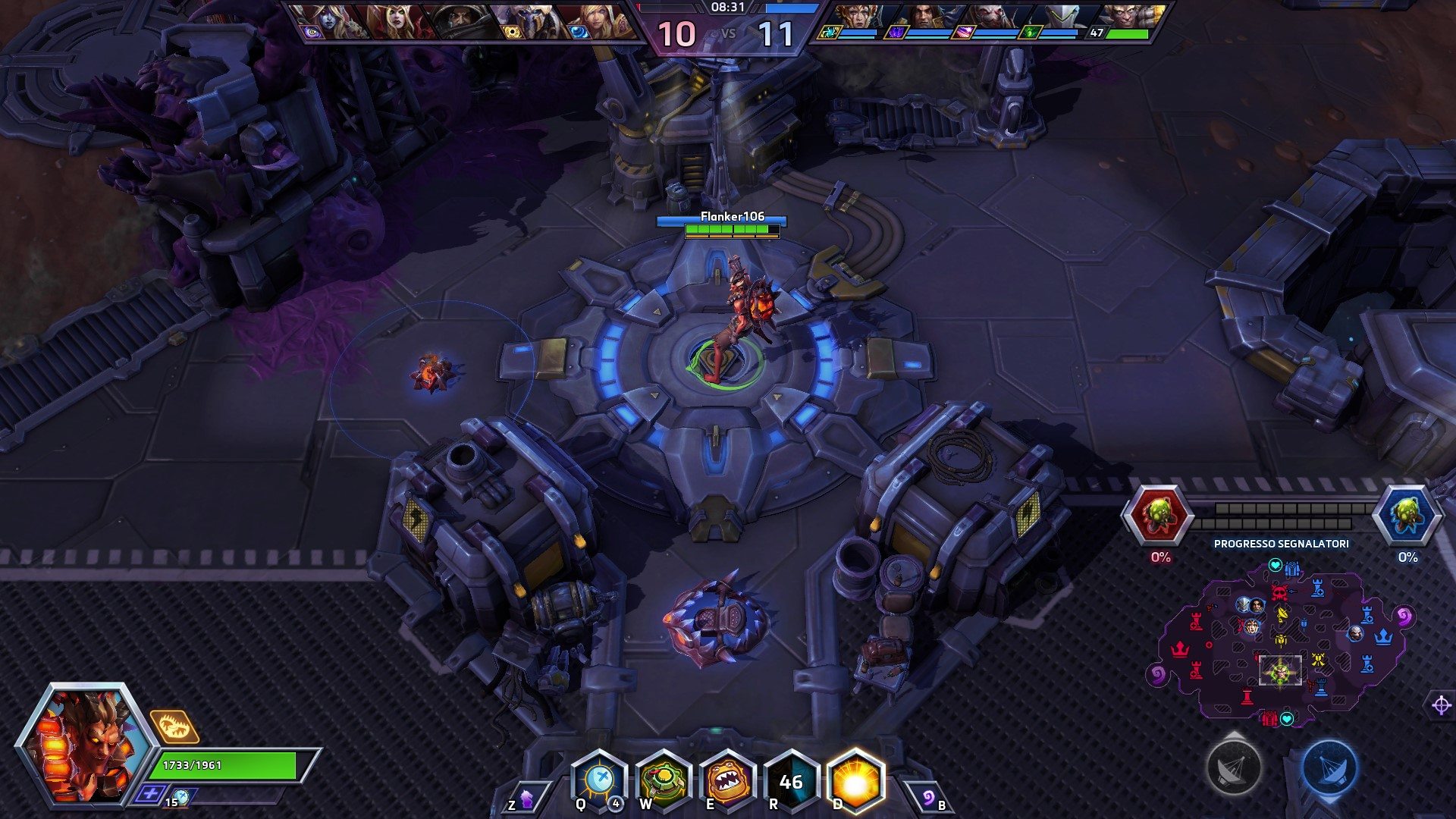The image size is (1456, 819).
Task: Summon mount with the Z horse icon
Action: pos(526,799)
